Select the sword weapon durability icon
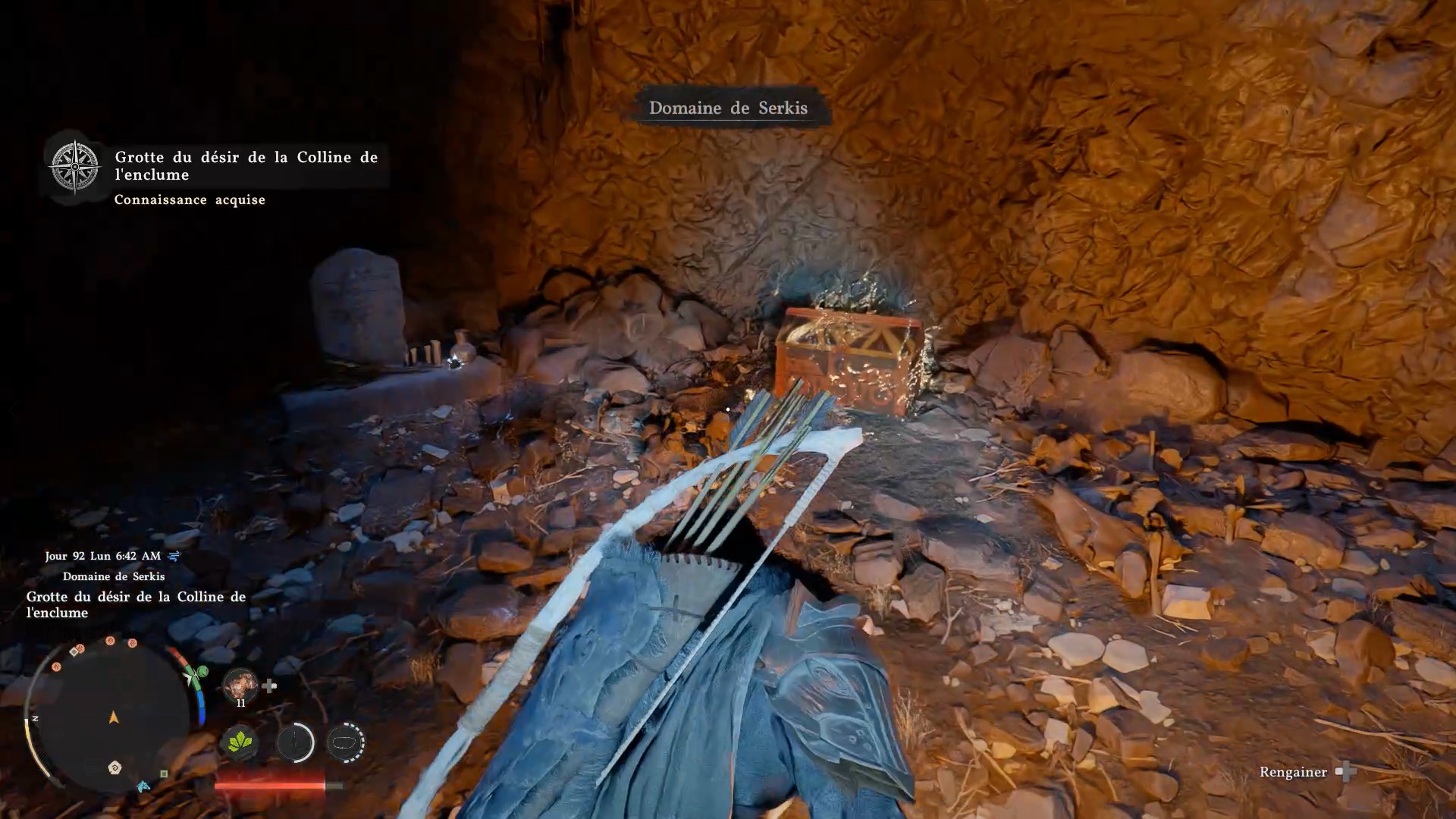Viewport: 1456px width, 819px height. coord(295,742)
